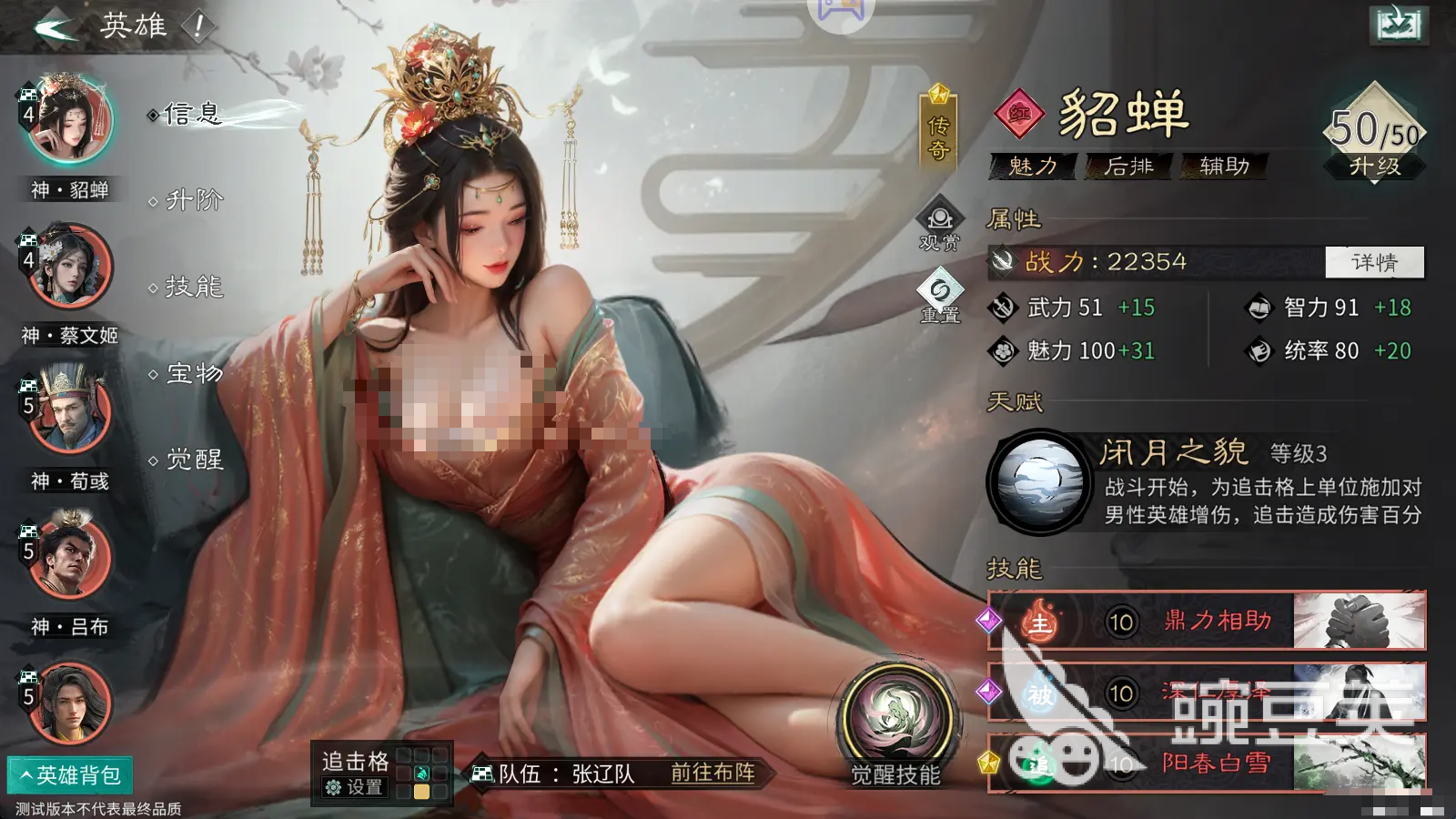The image size is (1456, 819).
Task: Click the 详情 details button
Action: (x=1375, y=262)
